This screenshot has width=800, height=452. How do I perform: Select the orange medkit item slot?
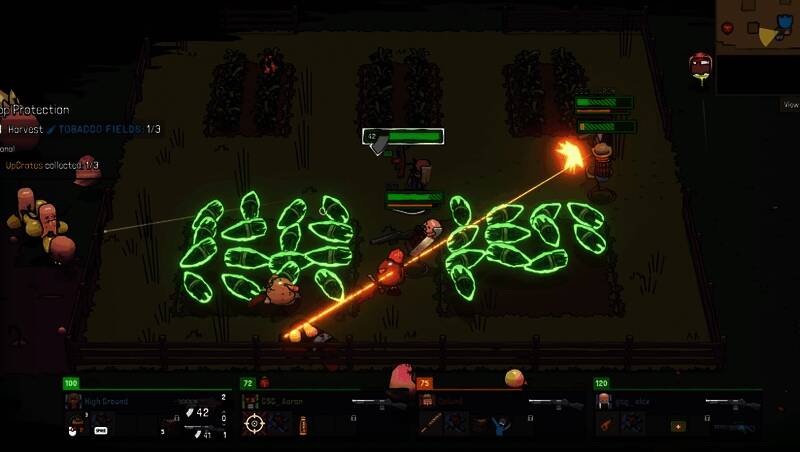678,425
